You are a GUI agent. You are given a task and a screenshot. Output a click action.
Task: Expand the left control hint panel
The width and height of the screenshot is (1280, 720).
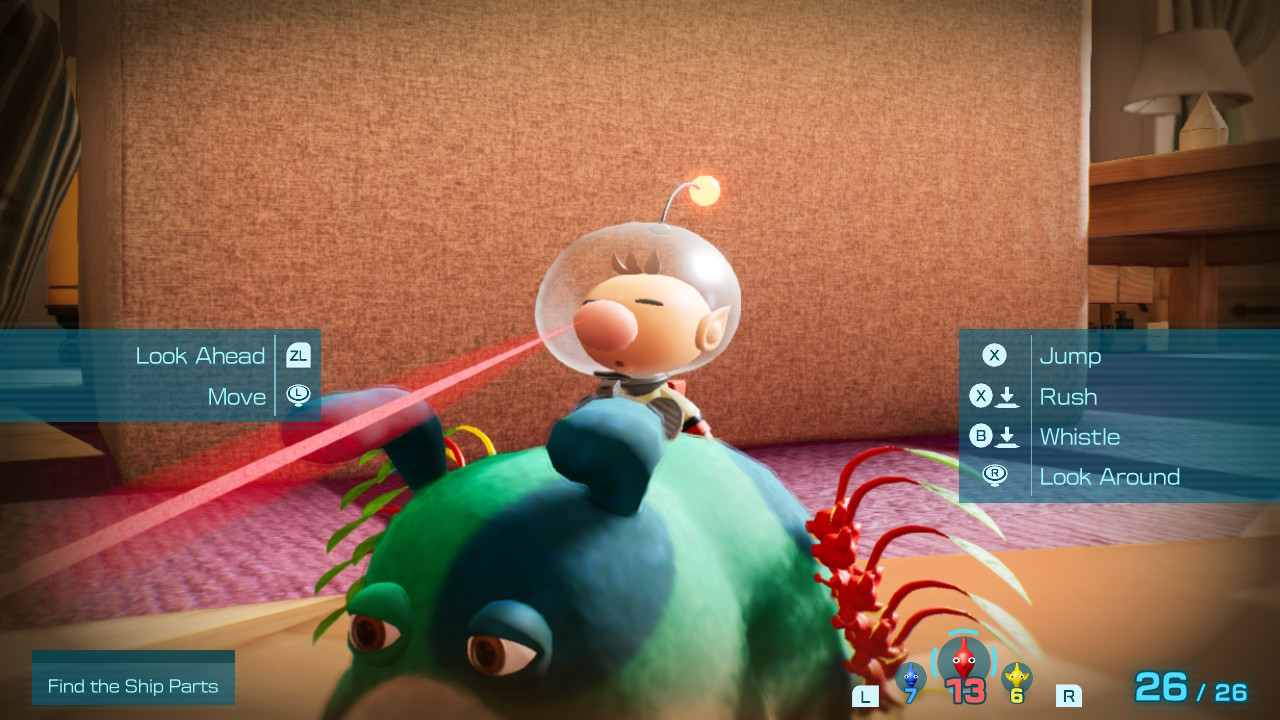pyautogui.click(x=160, y=375)
